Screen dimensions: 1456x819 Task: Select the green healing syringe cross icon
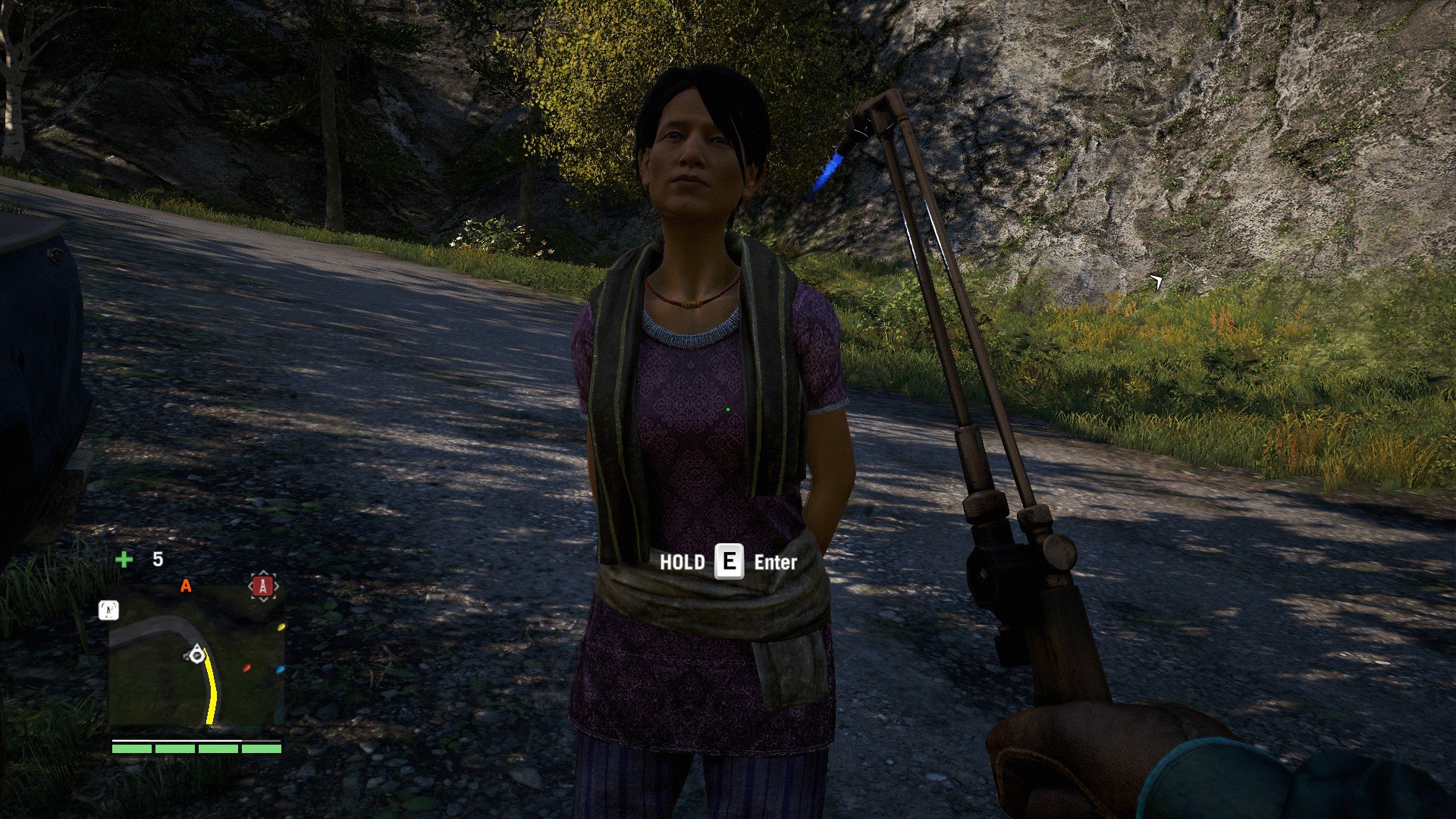click(x=124, y=560)
